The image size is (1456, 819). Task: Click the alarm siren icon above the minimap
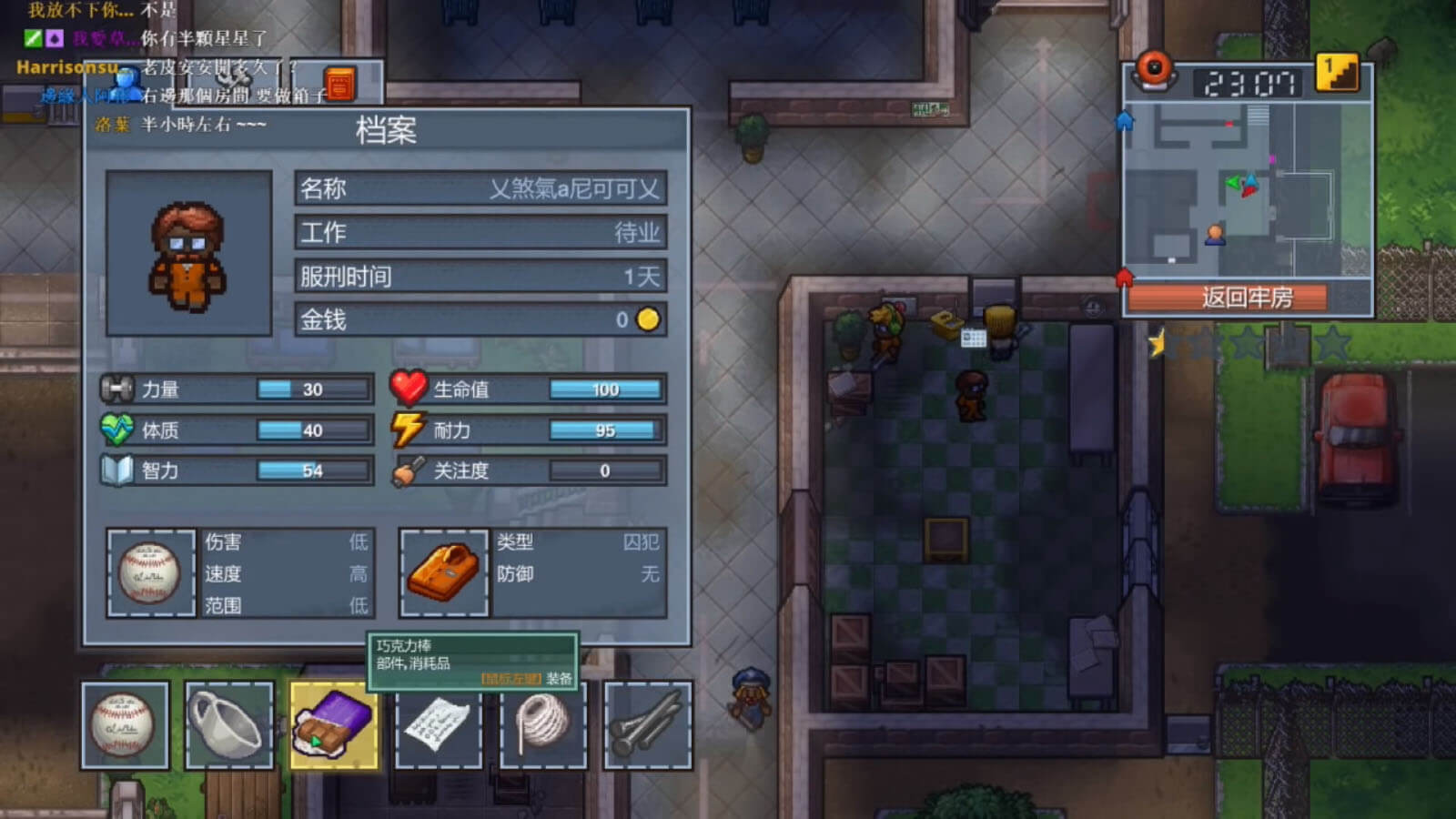click(x=1156, y=73)
